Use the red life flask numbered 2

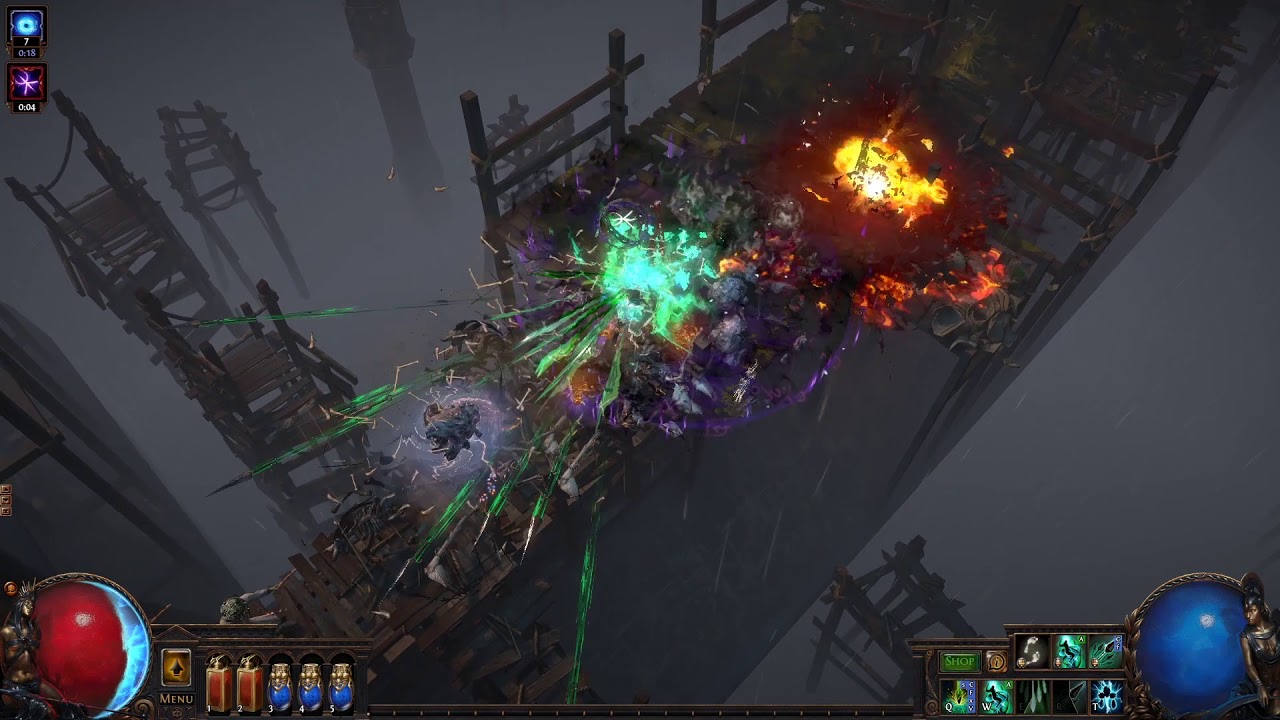pos(249,686)
